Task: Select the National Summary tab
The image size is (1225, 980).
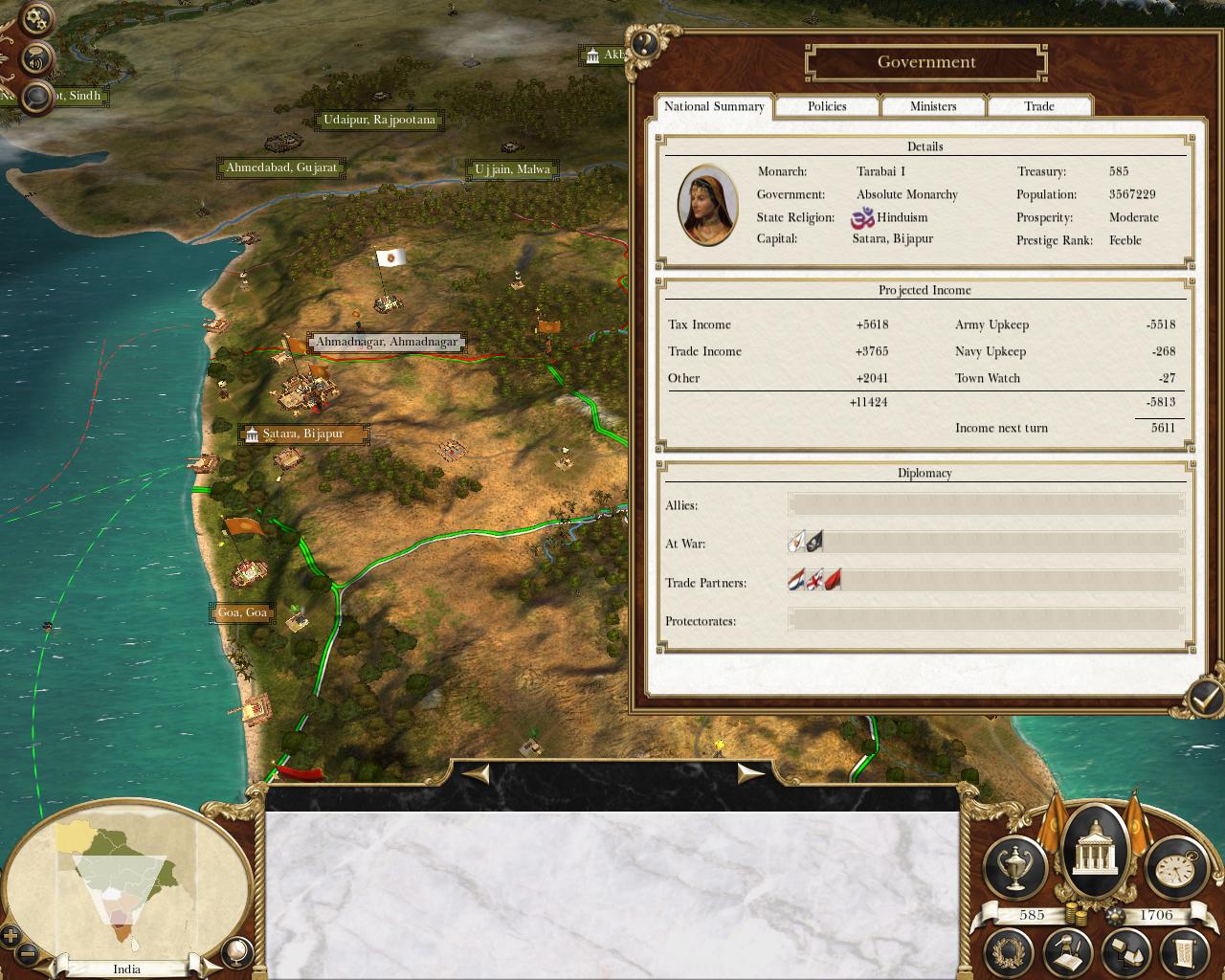Action: click(x=714, y=106)
